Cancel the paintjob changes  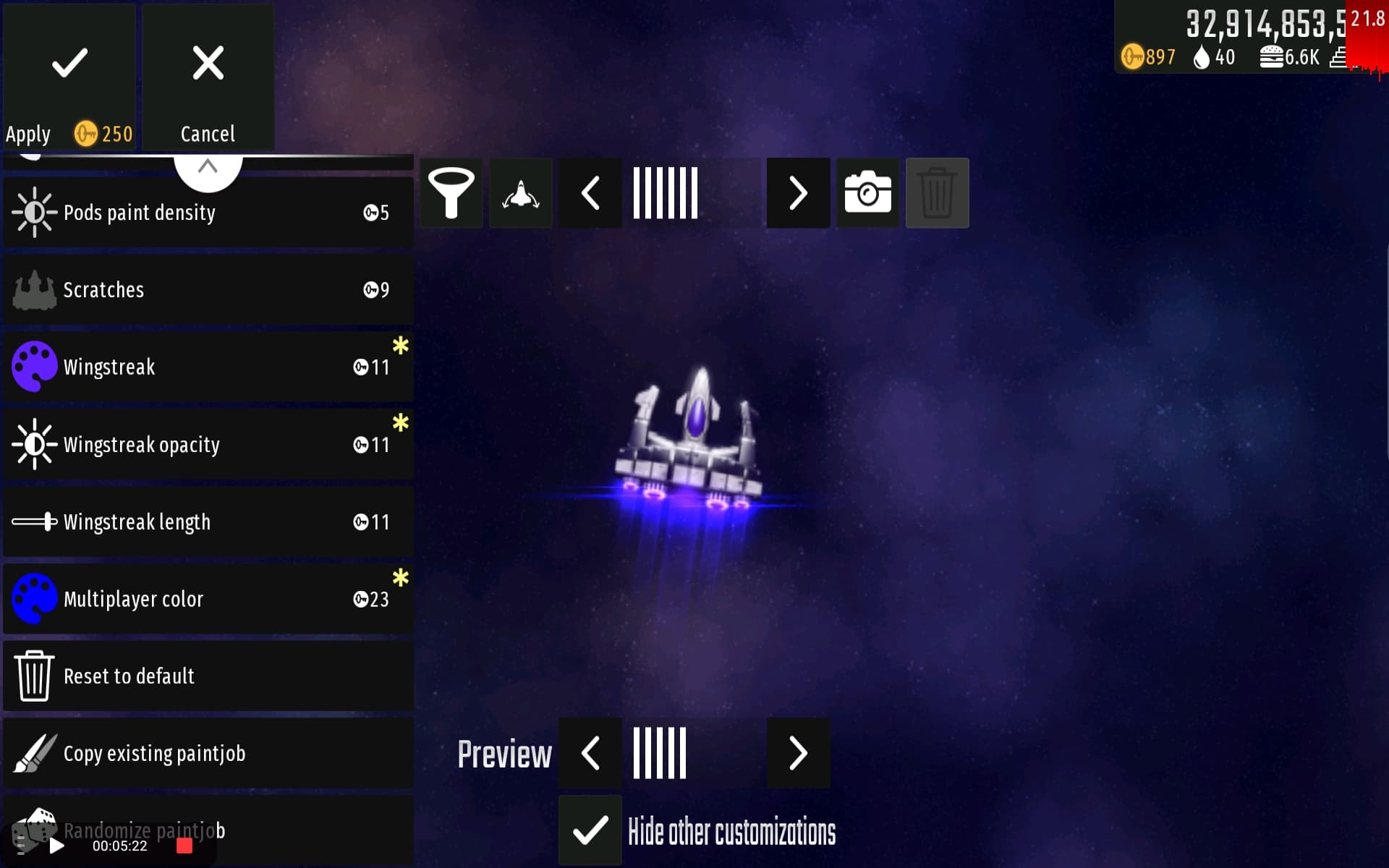pyautogui.click(x=208, y=77)
